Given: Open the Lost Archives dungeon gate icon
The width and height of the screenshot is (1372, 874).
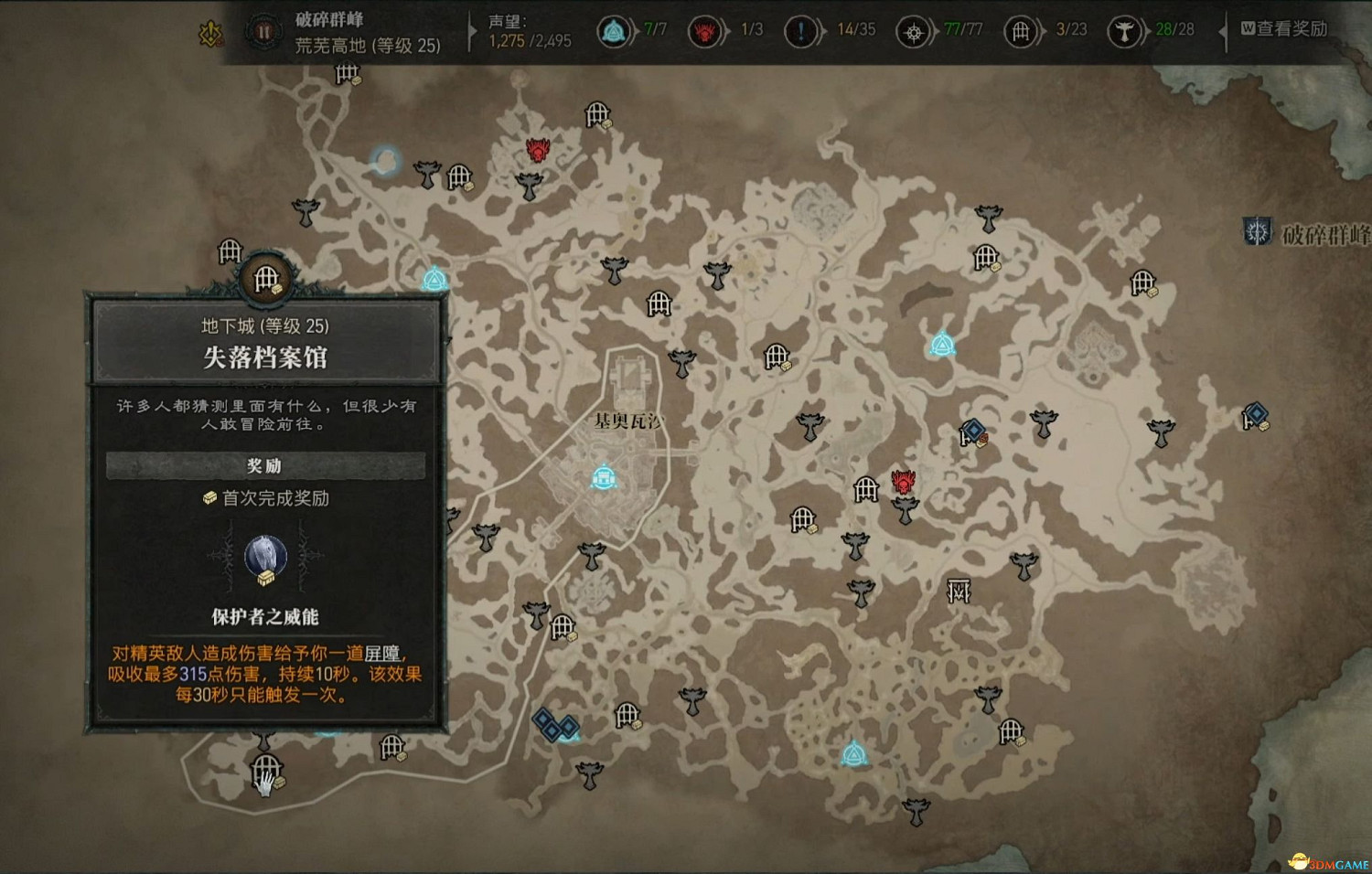Looking at the screenshot, I should [x=266, y=279].
